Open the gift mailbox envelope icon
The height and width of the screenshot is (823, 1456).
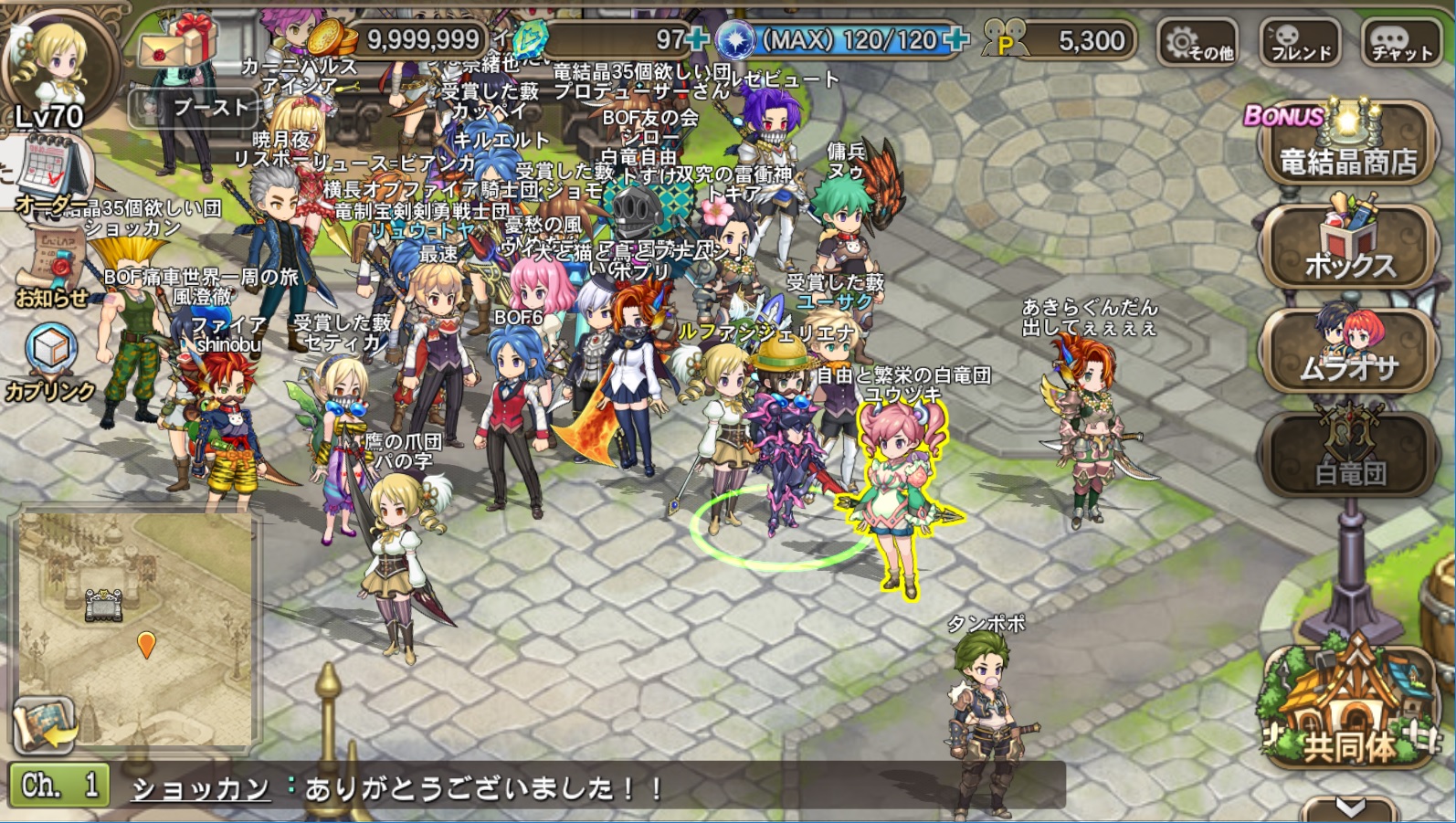[178, 42]
